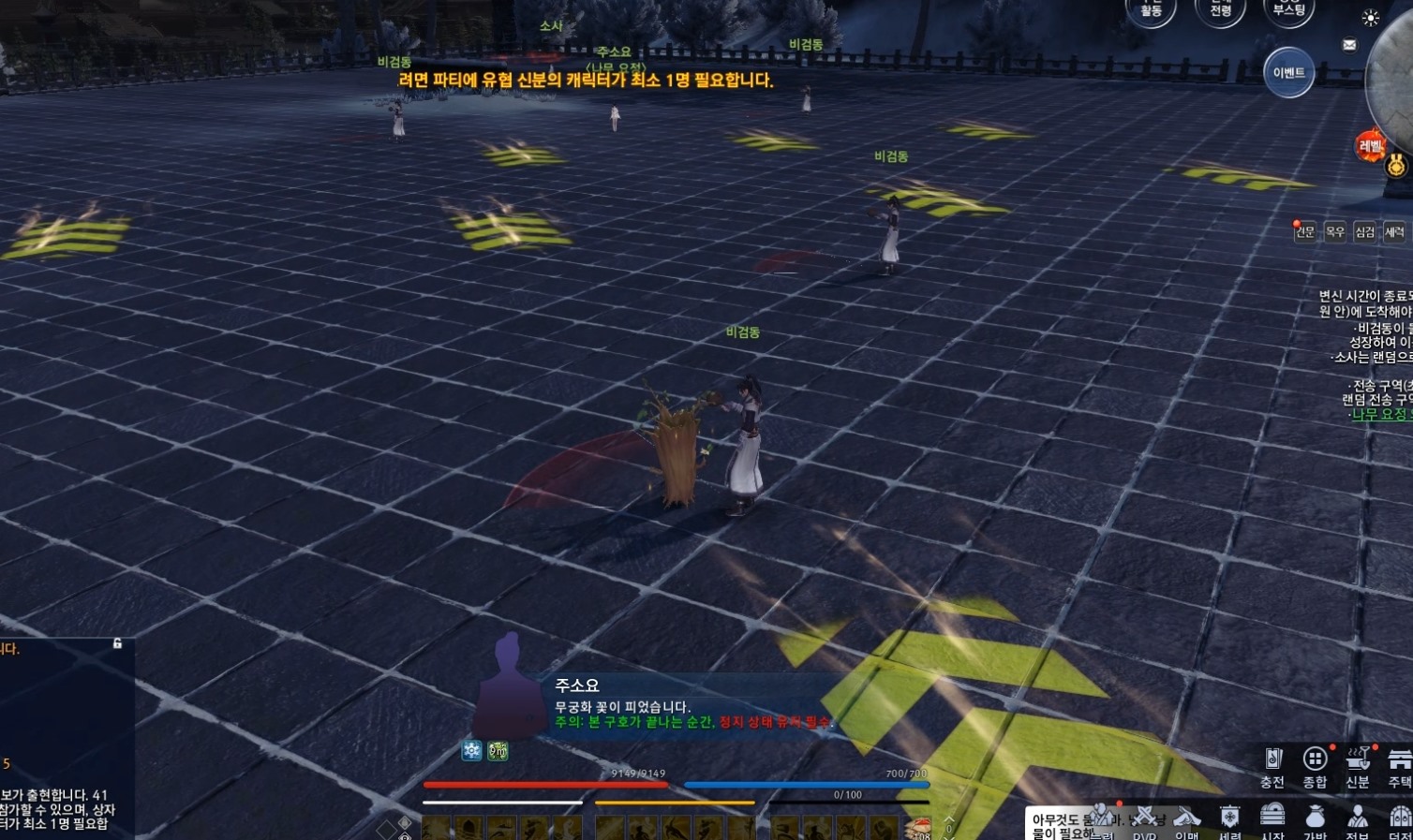
Task: Open the 종합 general menu
Action: 1315,766
